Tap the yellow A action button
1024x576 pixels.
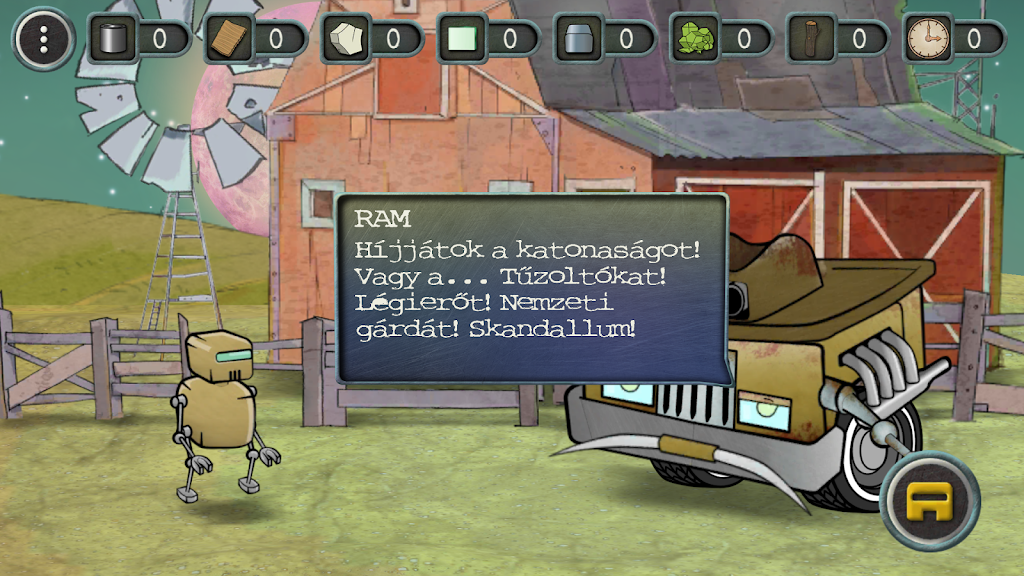point(930,500)
